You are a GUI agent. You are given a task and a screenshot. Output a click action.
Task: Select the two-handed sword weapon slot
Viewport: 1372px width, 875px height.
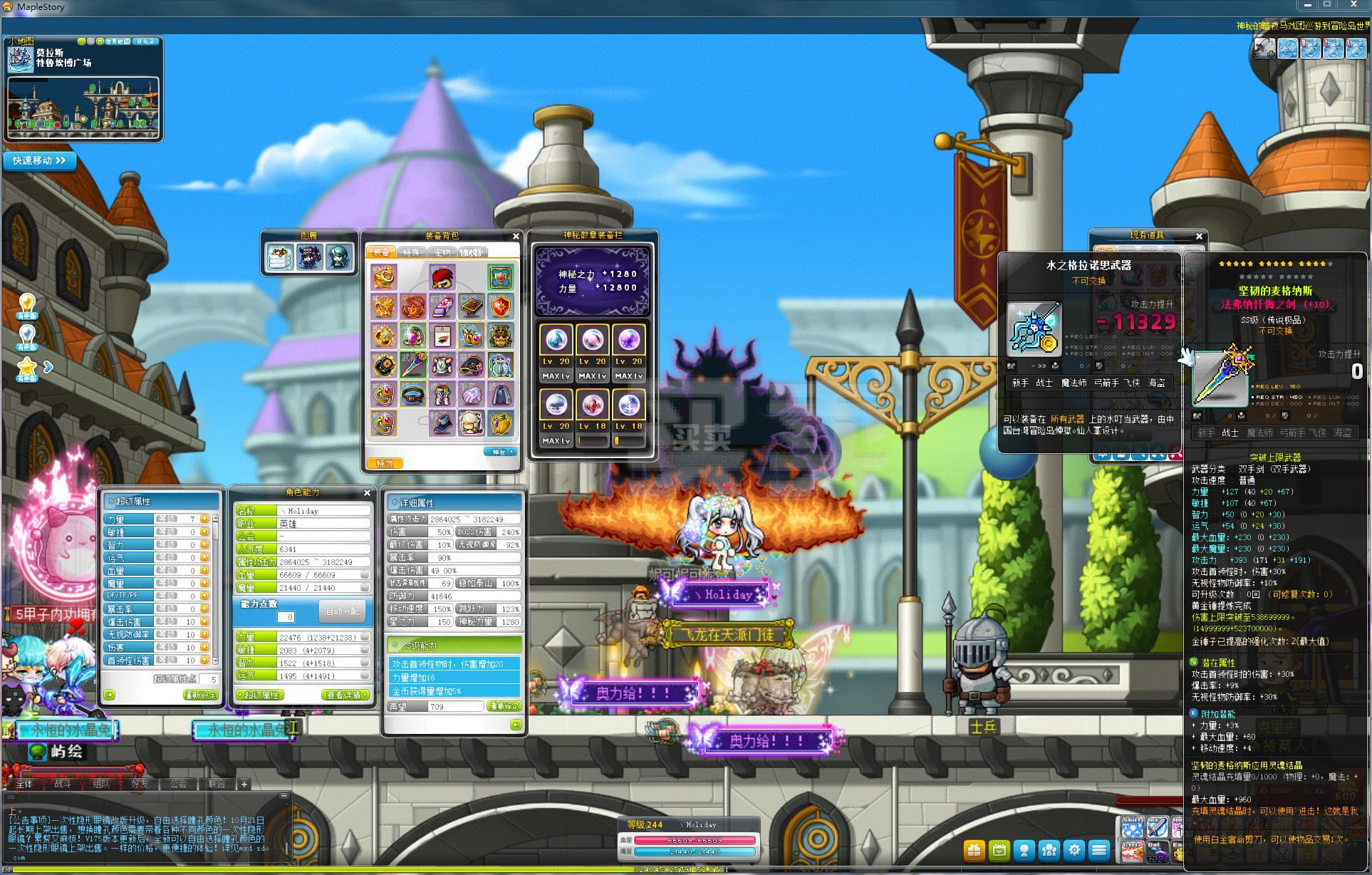(x=412, y=366)
